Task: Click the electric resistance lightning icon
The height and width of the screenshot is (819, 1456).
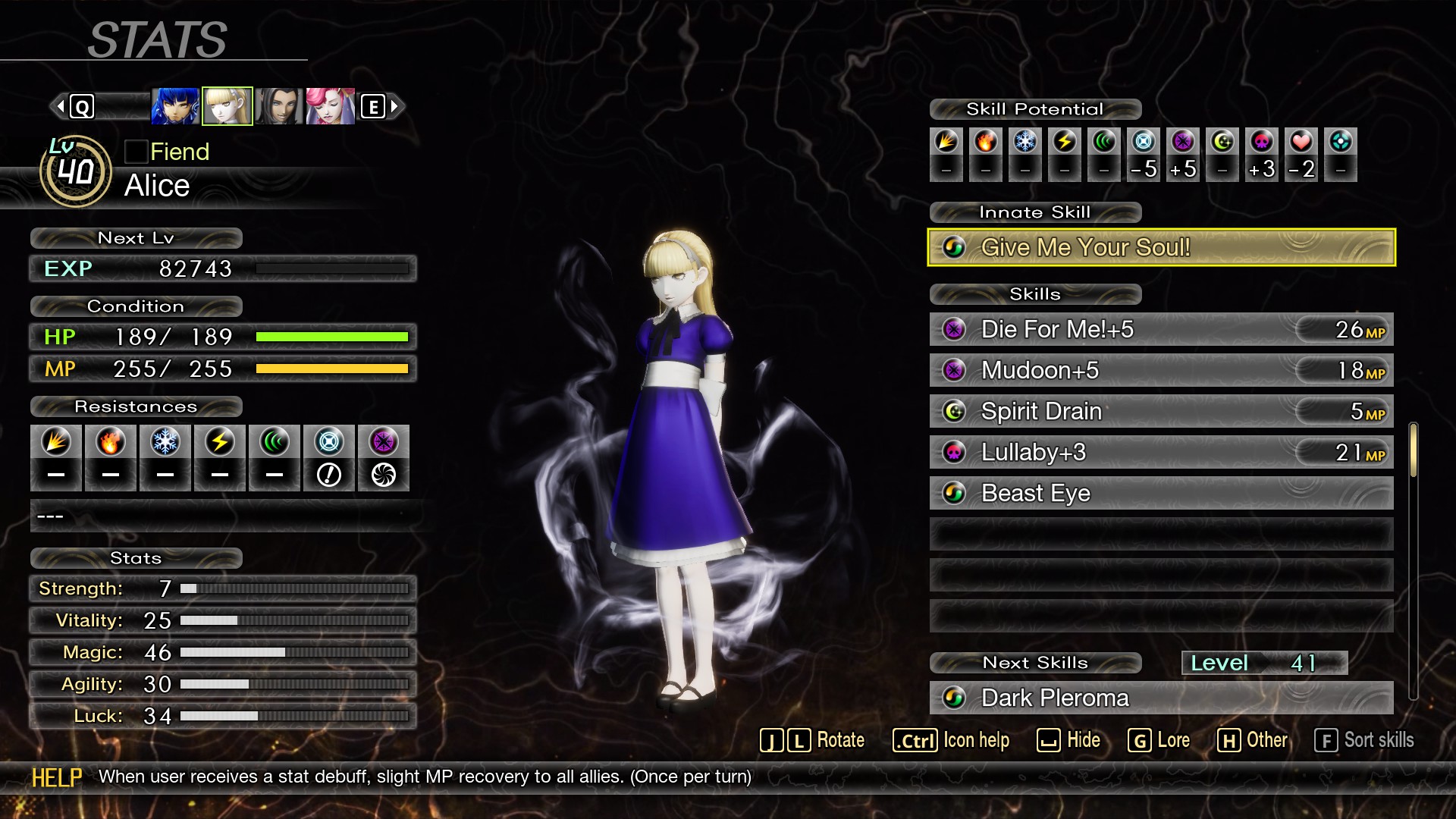Action: pyautogui.click(x=220, y=442)
